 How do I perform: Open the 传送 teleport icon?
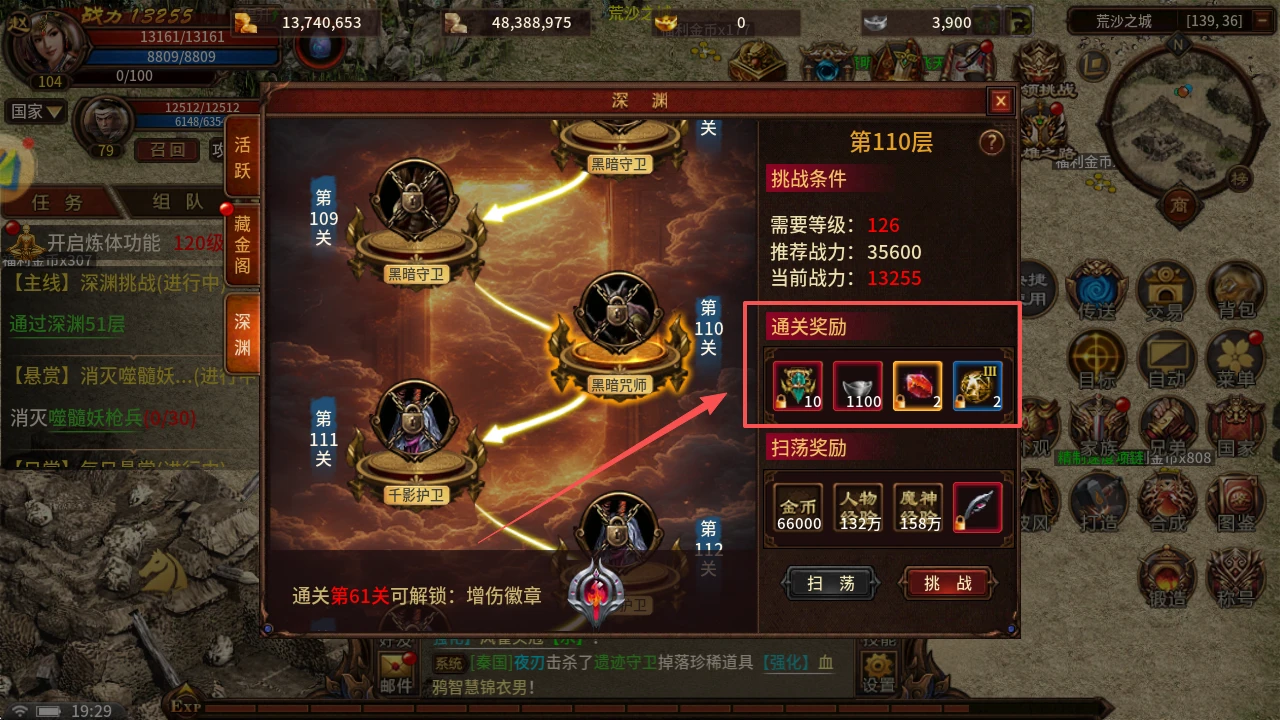pyautogui.click(x=1097, y=290)
